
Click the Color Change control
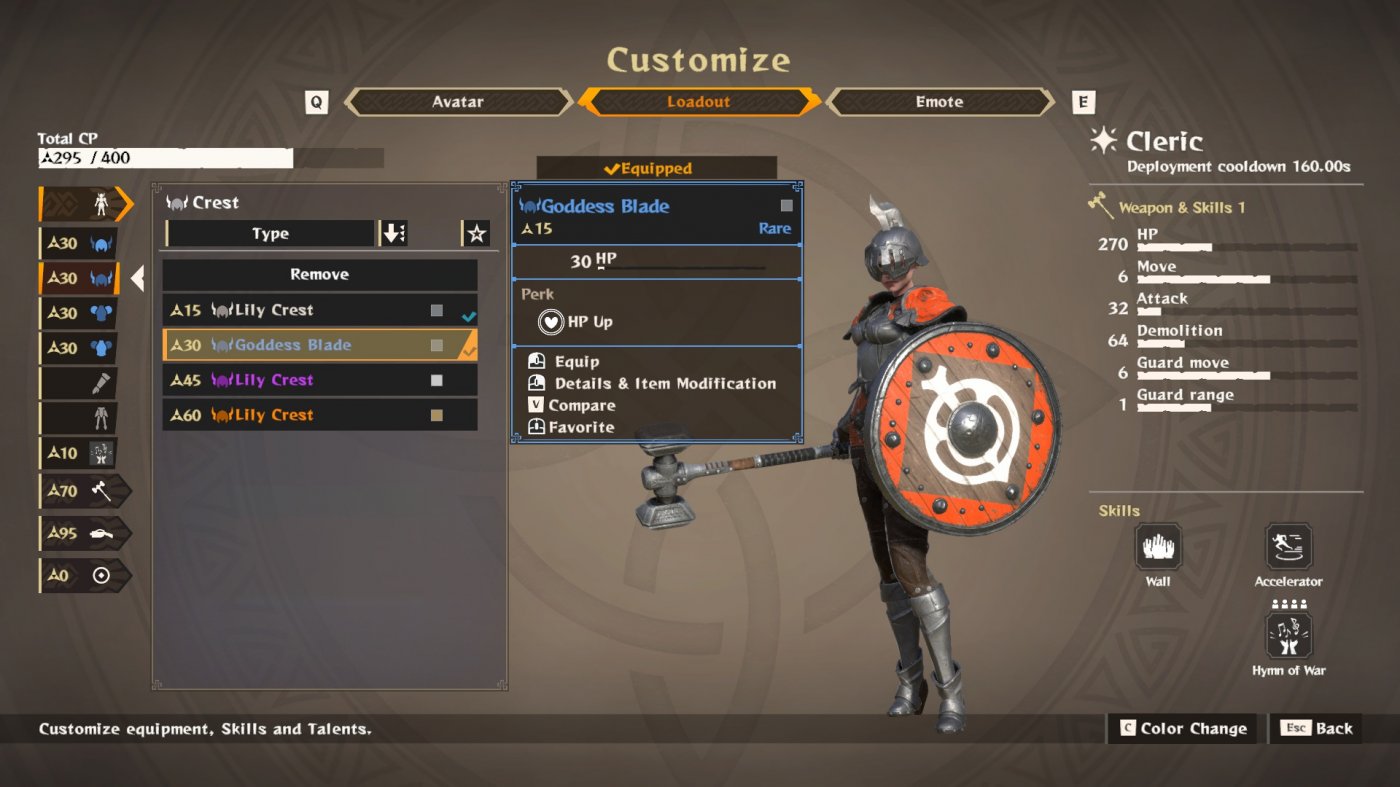(1182, 728)
